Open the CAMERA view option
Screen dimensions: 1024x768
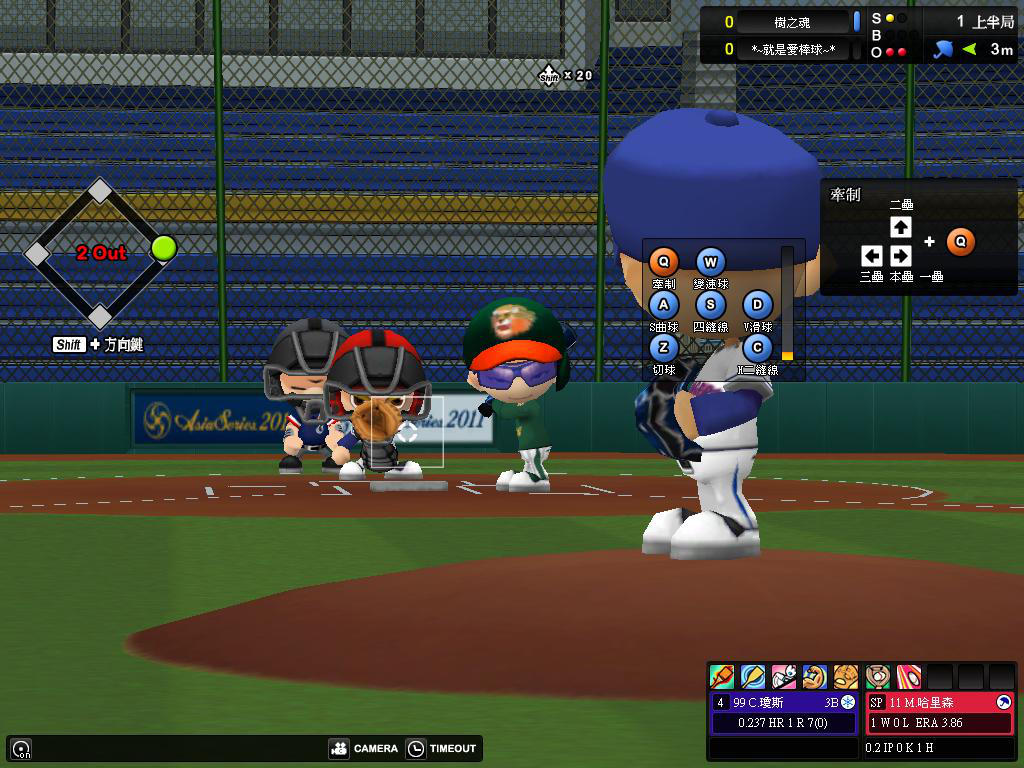(364, 748)
